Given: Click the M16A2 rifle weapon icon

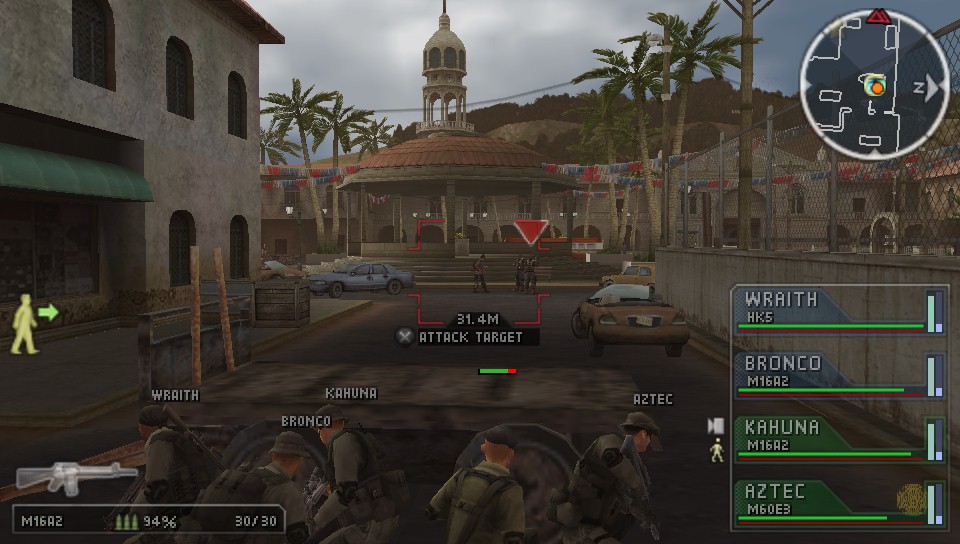Looking at the screenshot, I should click(x=77, y=476).
